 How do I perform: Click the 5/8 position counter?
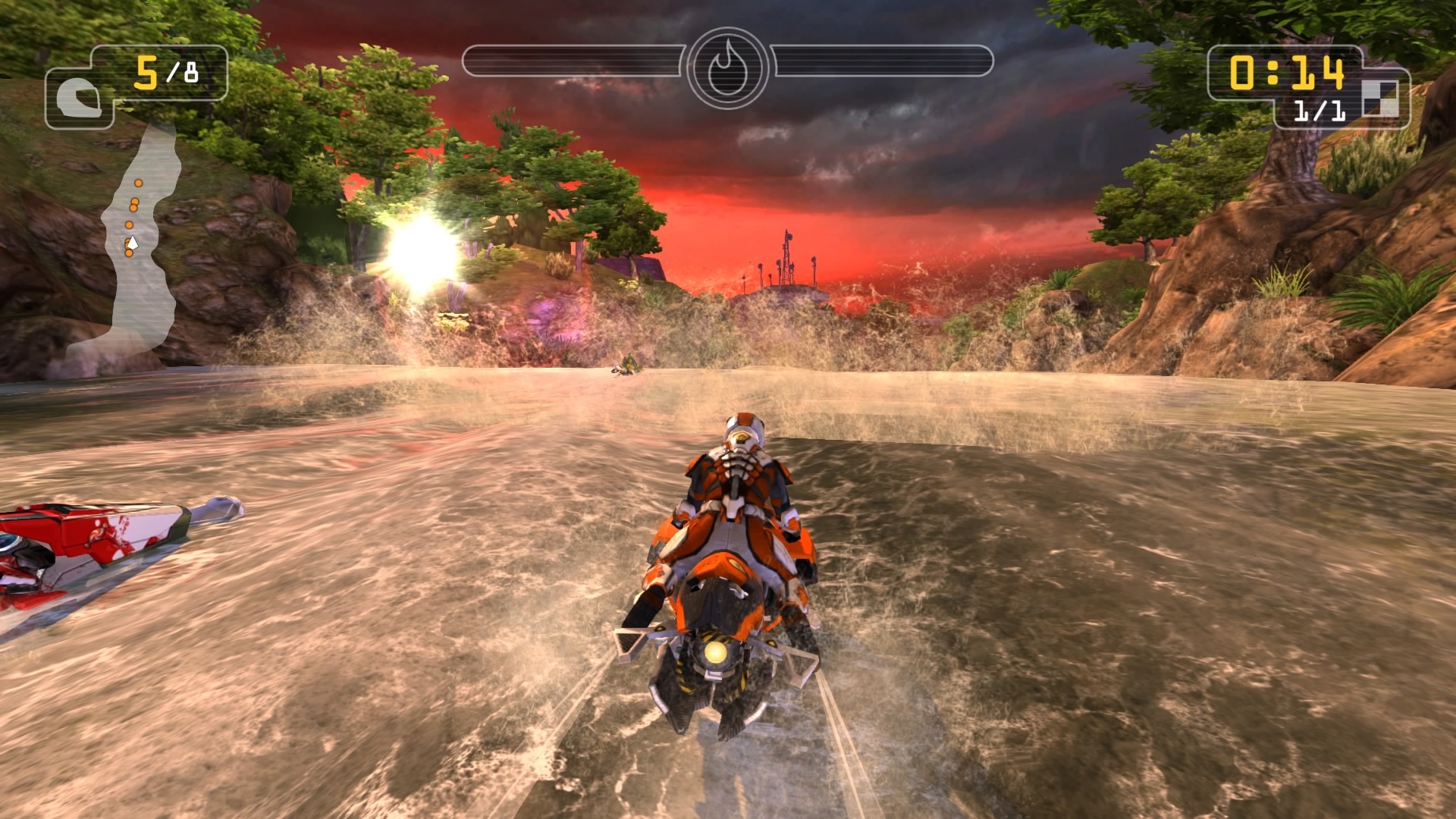click(168, 72)
